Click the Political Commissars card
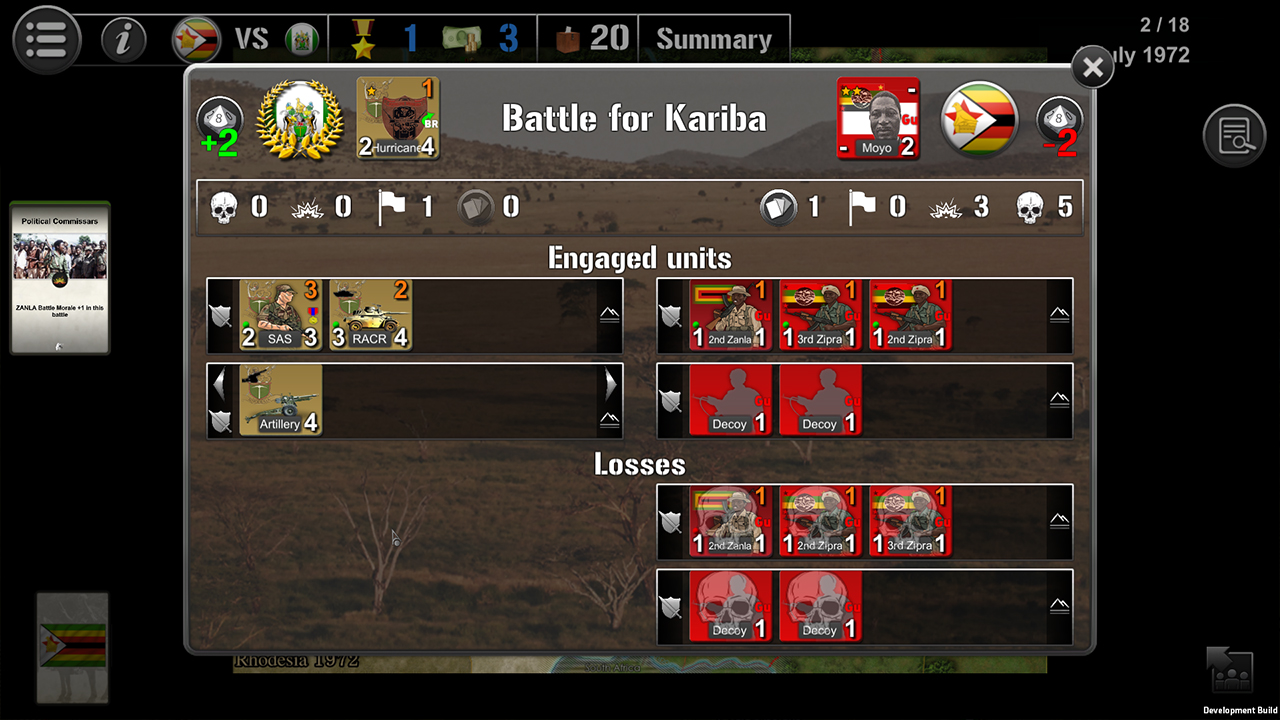This screenshot has width=1280, height=720. tap(59, 278)
